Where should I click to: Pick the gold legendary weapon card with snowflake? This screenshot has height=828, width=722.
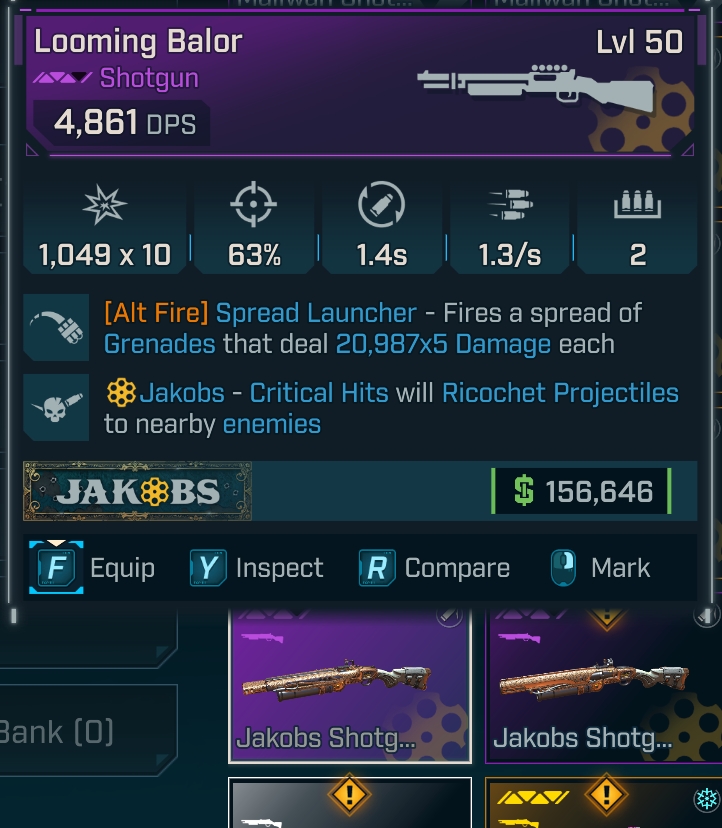pos(603,805)
